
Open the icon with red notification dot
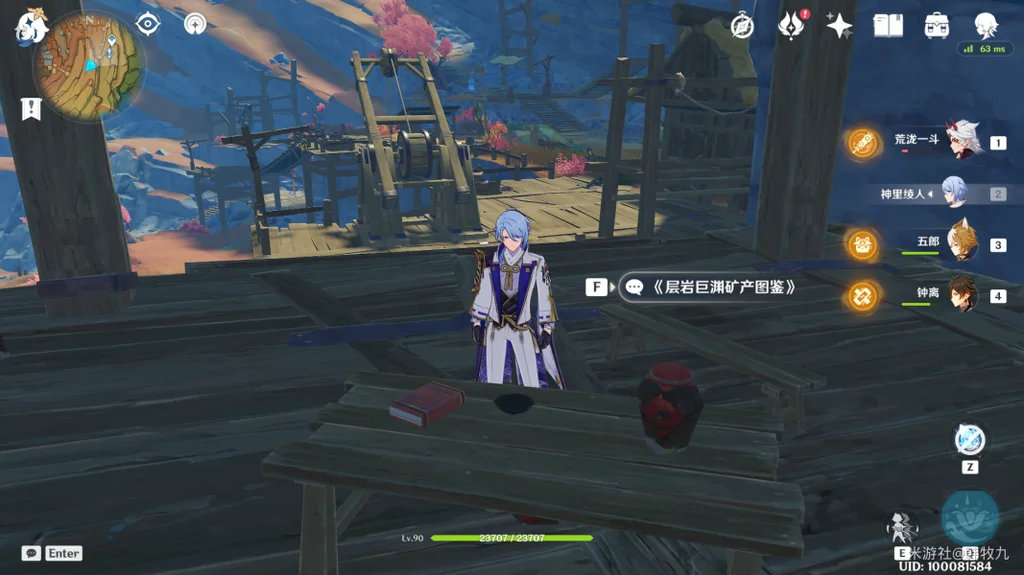791,26
